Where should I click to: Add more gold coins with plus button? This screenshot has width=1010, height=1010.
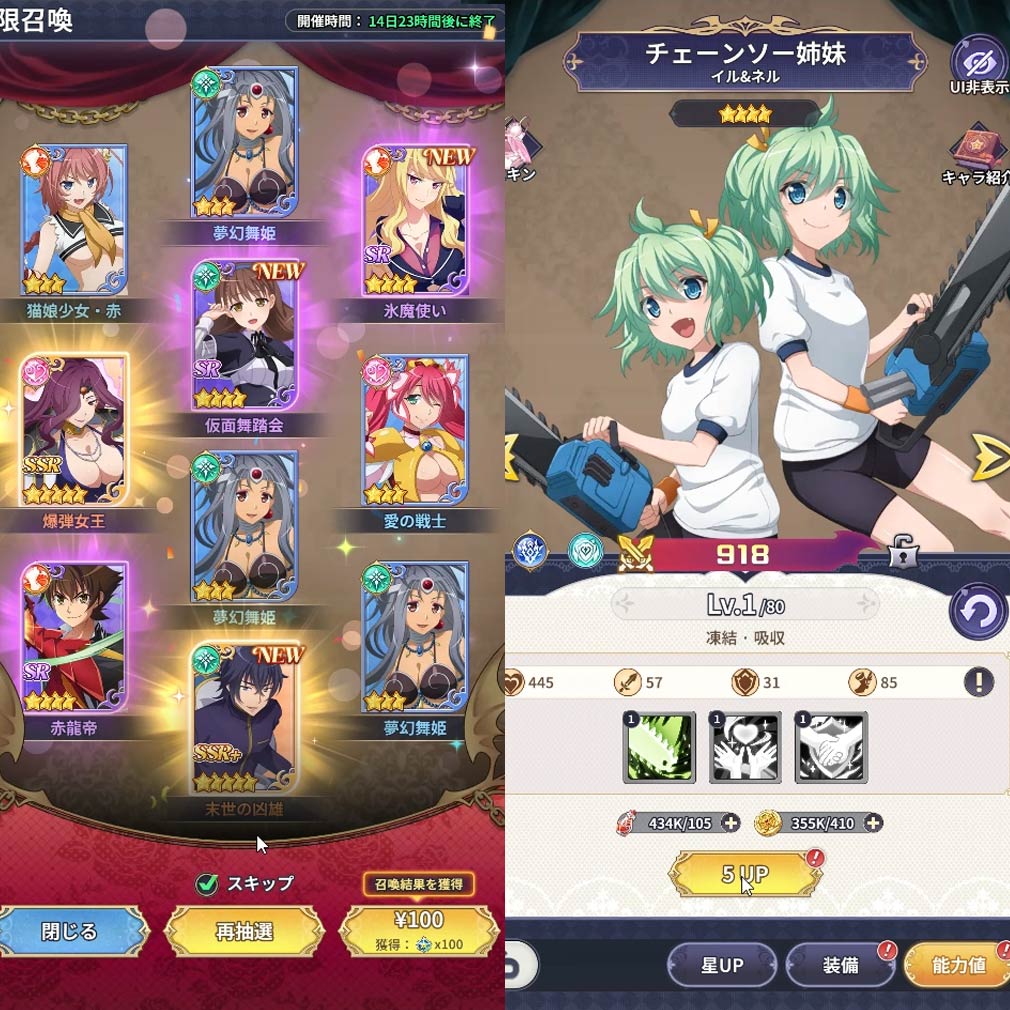click(873, 823)
